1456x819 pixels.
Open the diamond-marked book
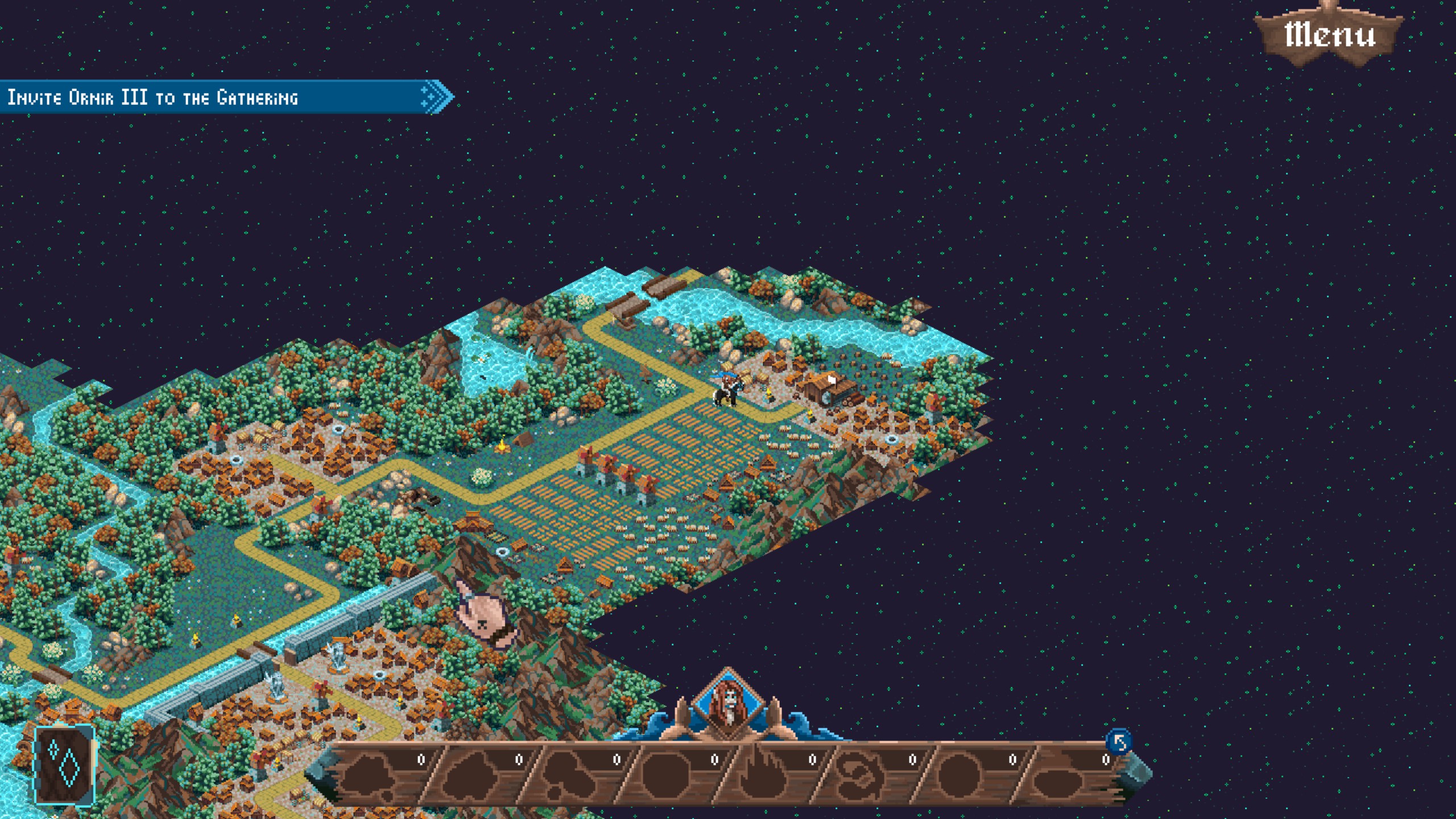pos(65,765)
